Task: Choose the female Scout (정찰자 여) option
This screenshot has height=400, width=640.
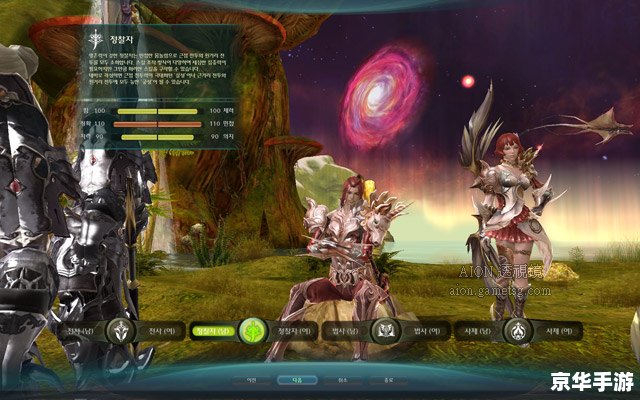Action: point(295,330)
